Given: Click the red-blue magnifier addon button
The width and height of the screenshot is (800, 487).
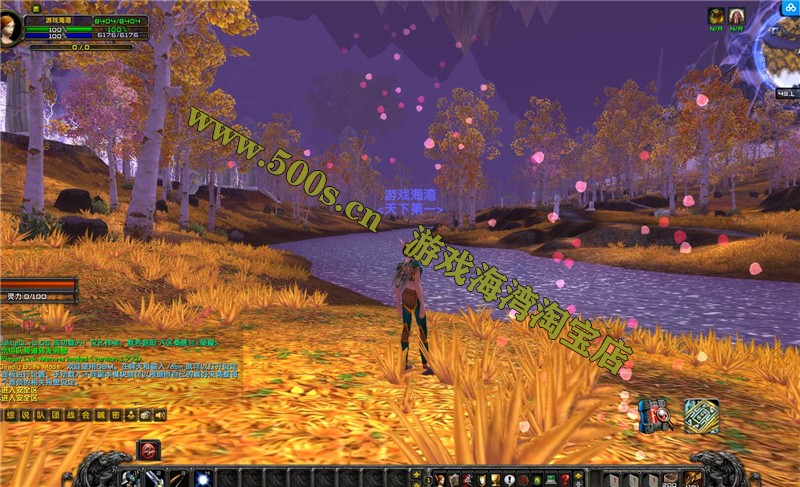Looking at the screenshot, I should (657, 414).
